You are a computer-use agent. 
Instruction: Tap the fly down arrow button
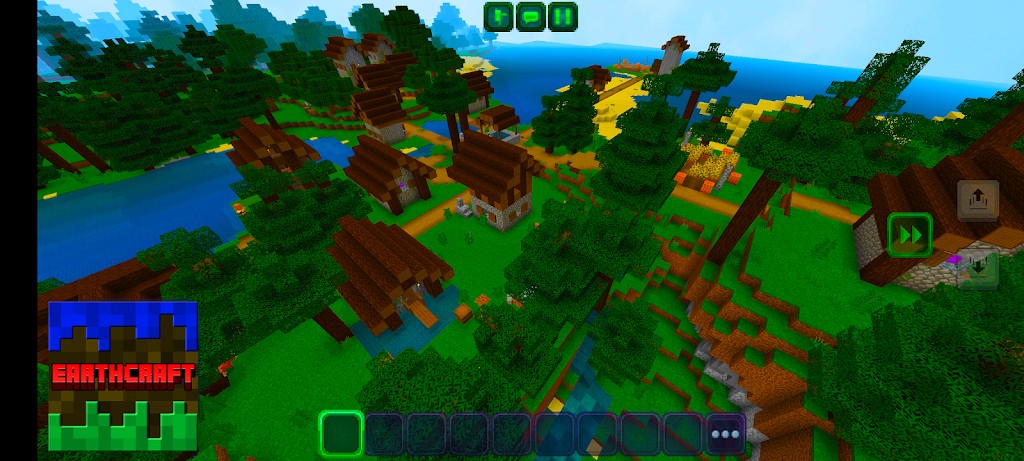[x=977, y=268]
